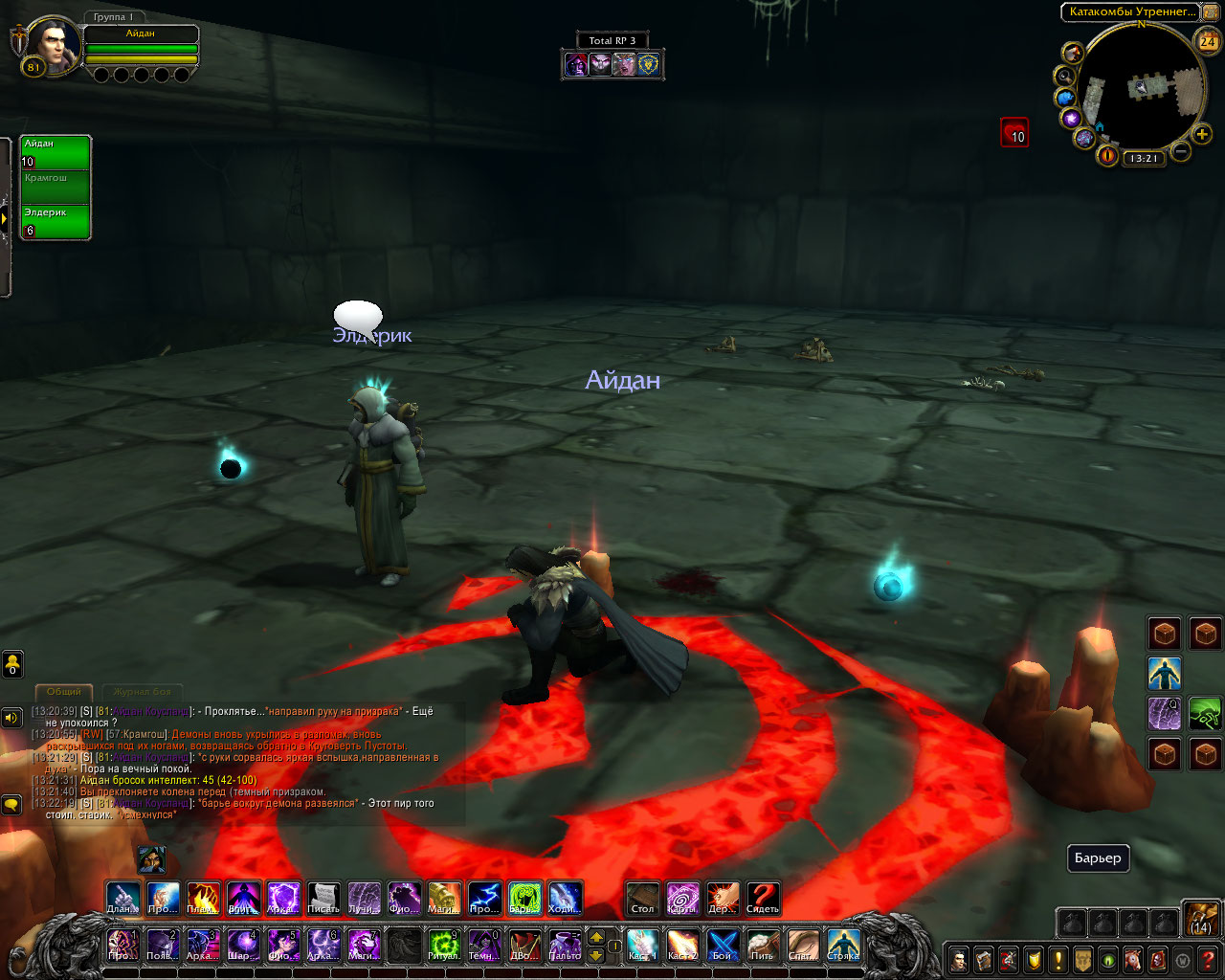Use the Сидеть action with question mark
Screen dimensions: 1225x980
[x=763, y=899]
